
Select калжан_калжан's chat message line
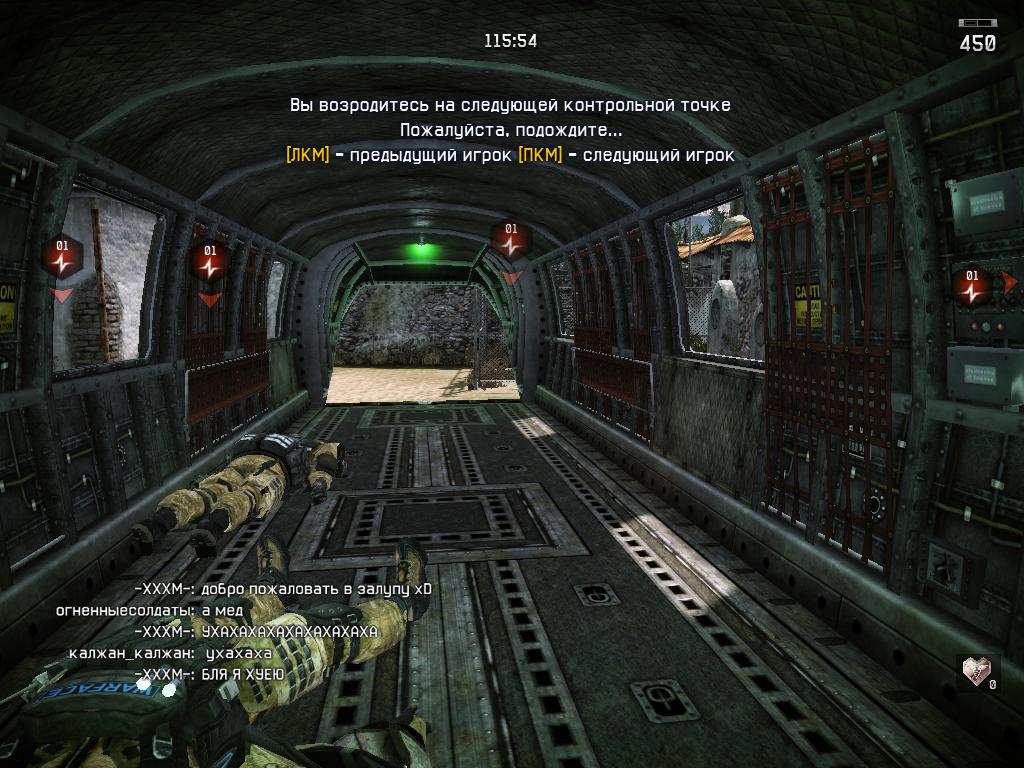tap(170, 653)
